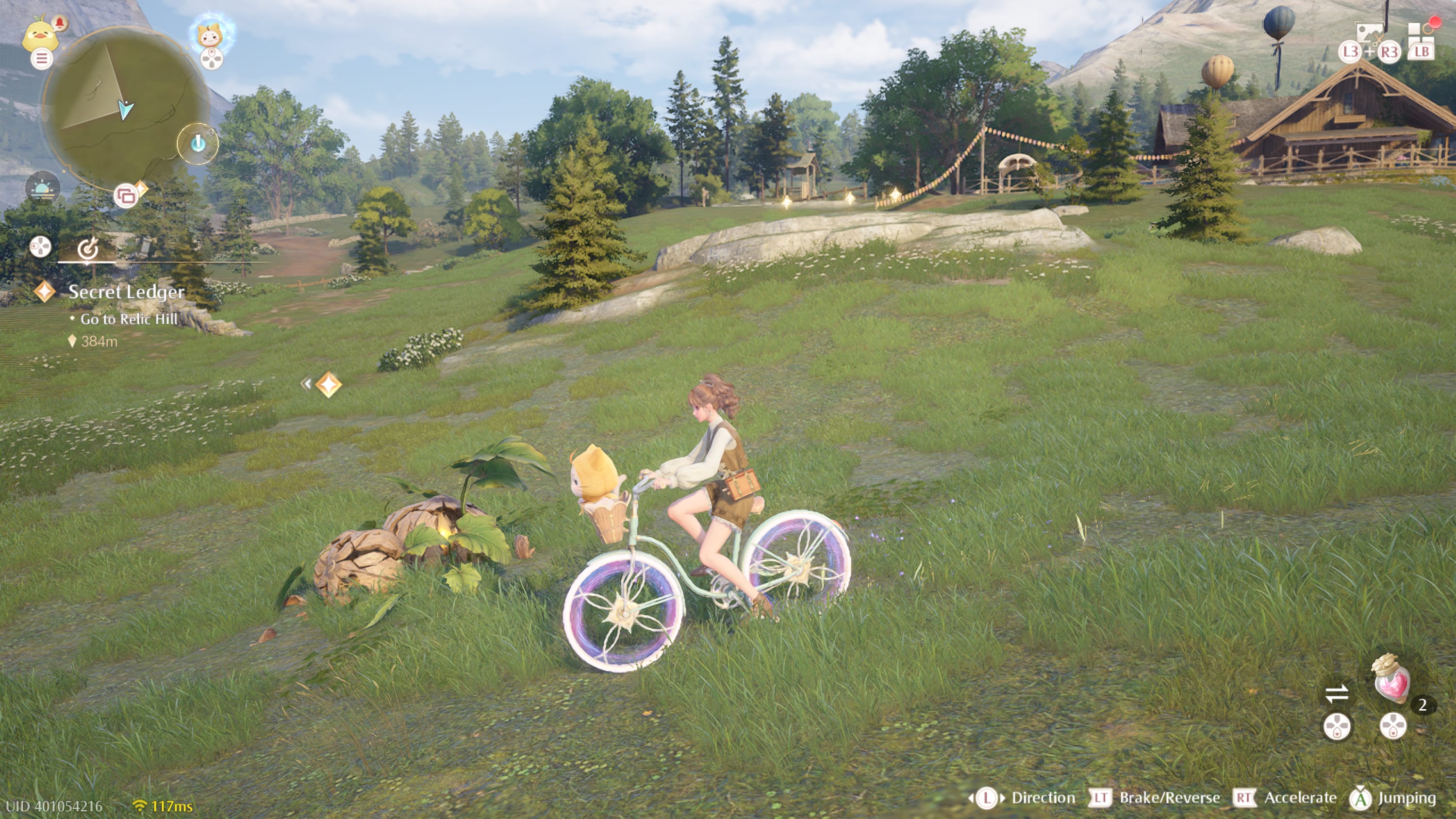Click the yellow chick mascot icon

click(40, 35)
